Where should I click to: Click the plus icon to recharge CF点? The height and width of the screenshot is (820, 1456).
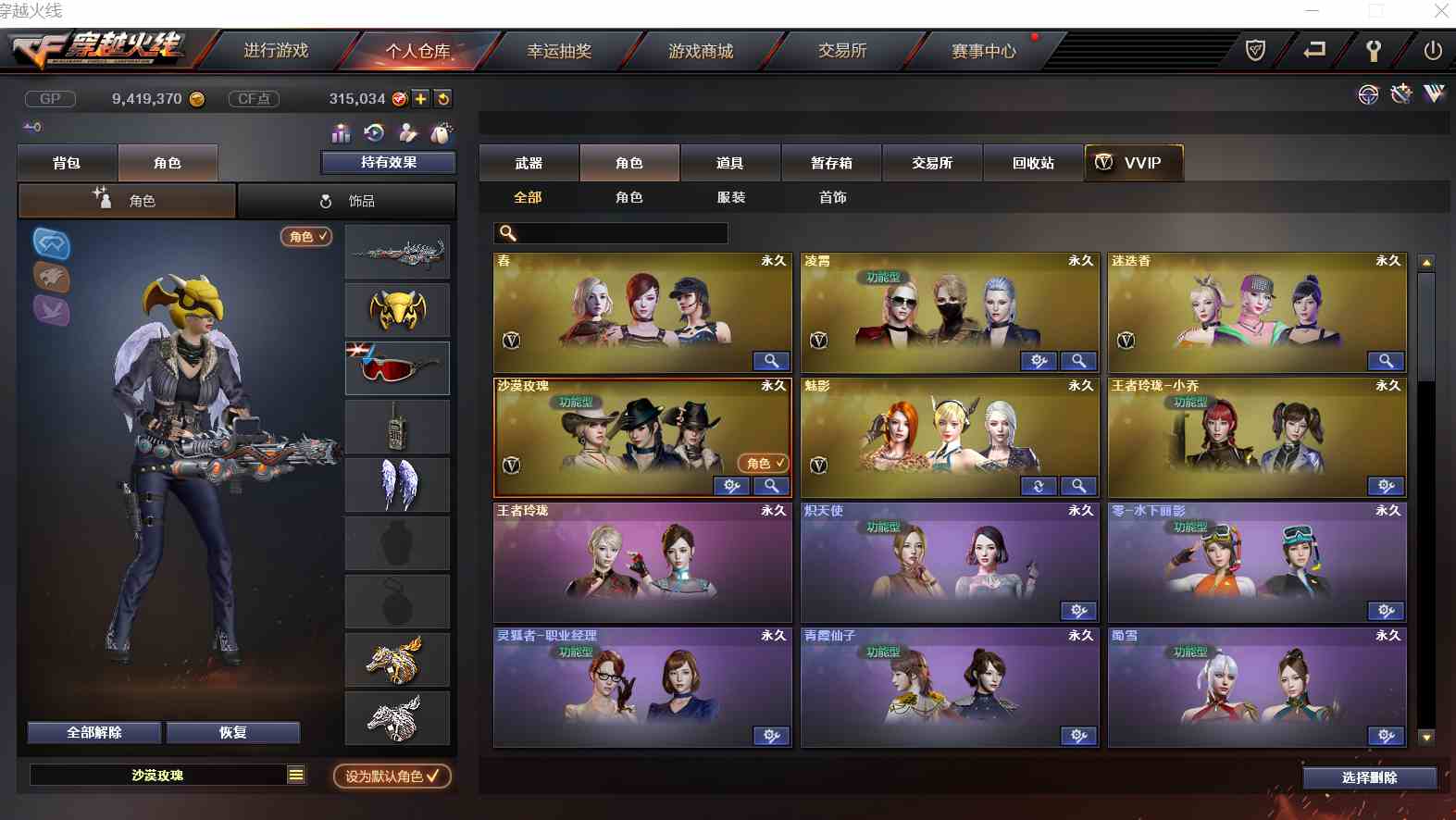[x=419, y=98]
